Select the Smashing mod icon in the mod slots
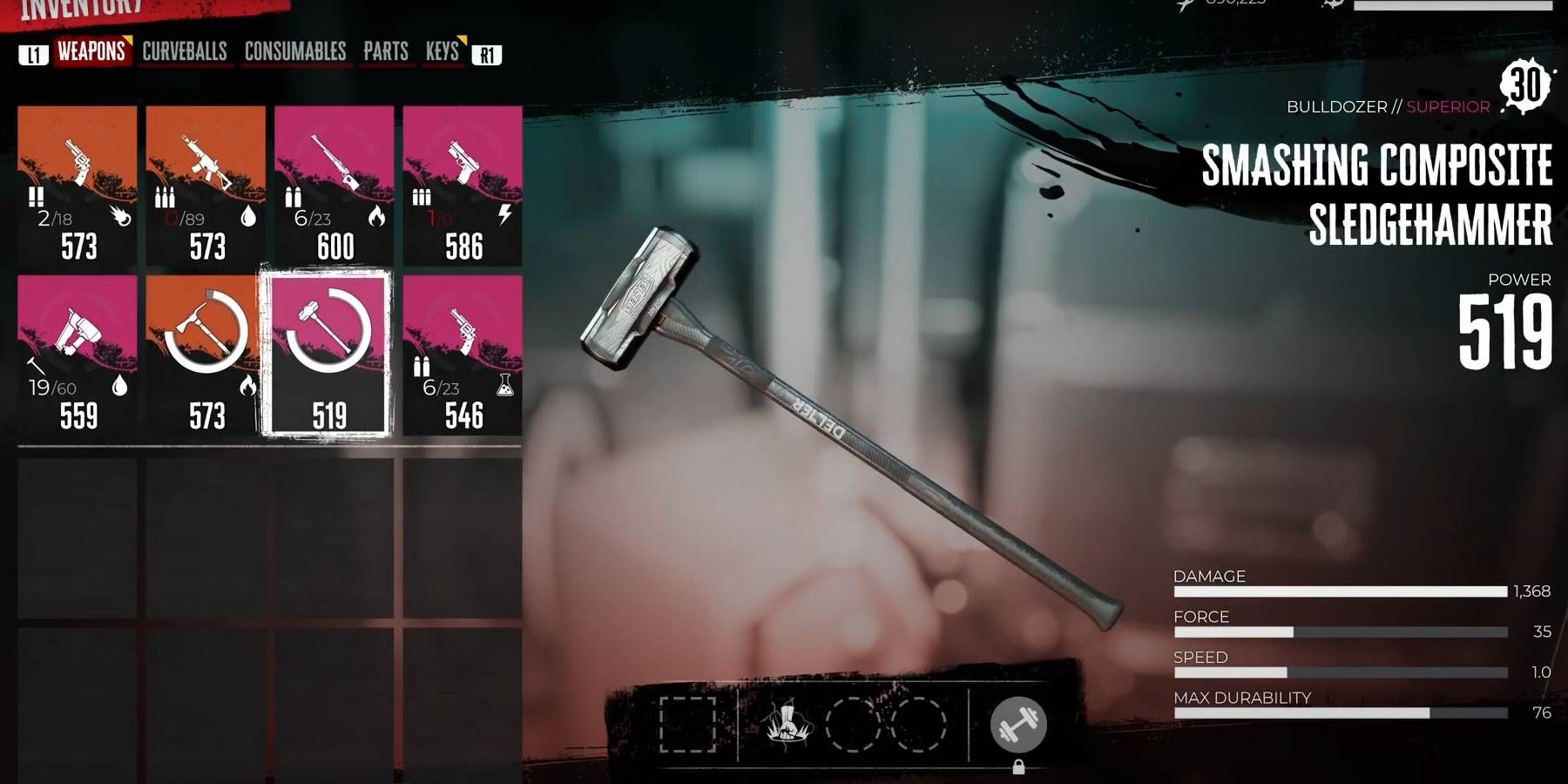 point(790,727)
